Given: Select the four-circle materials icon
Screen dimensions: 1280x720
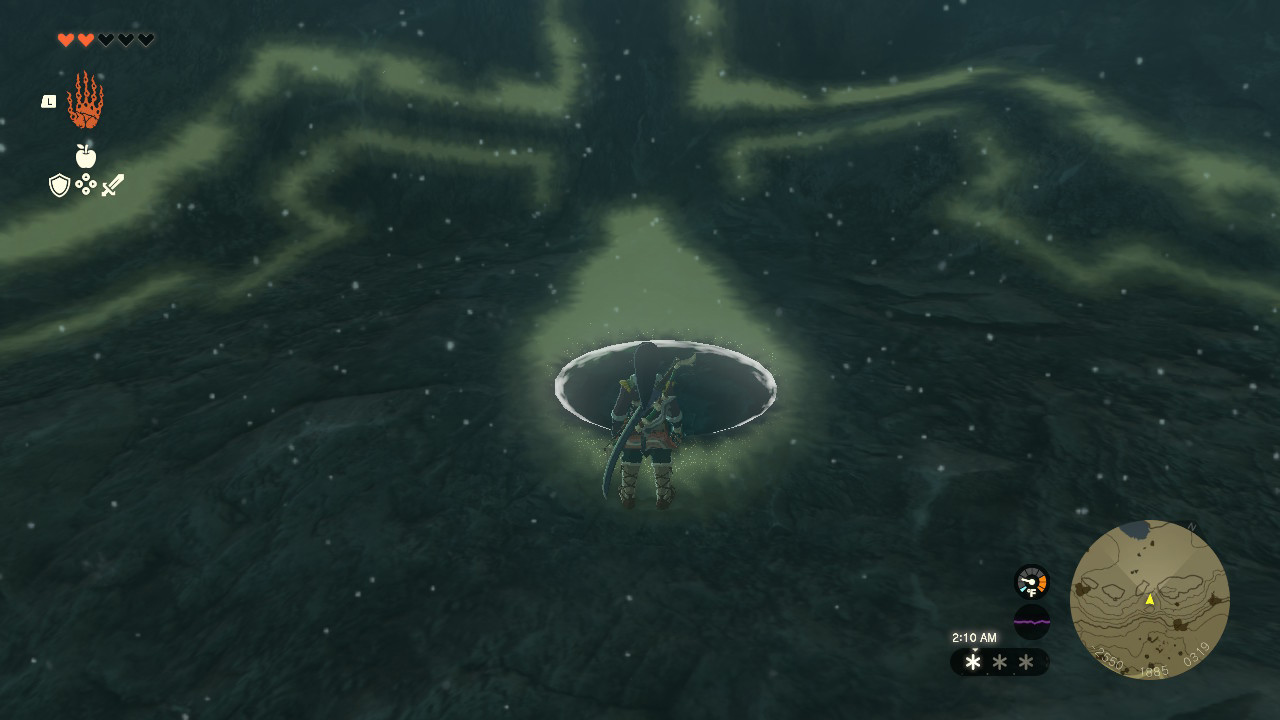Looking at the screenshot, I should tap(87, 186).
